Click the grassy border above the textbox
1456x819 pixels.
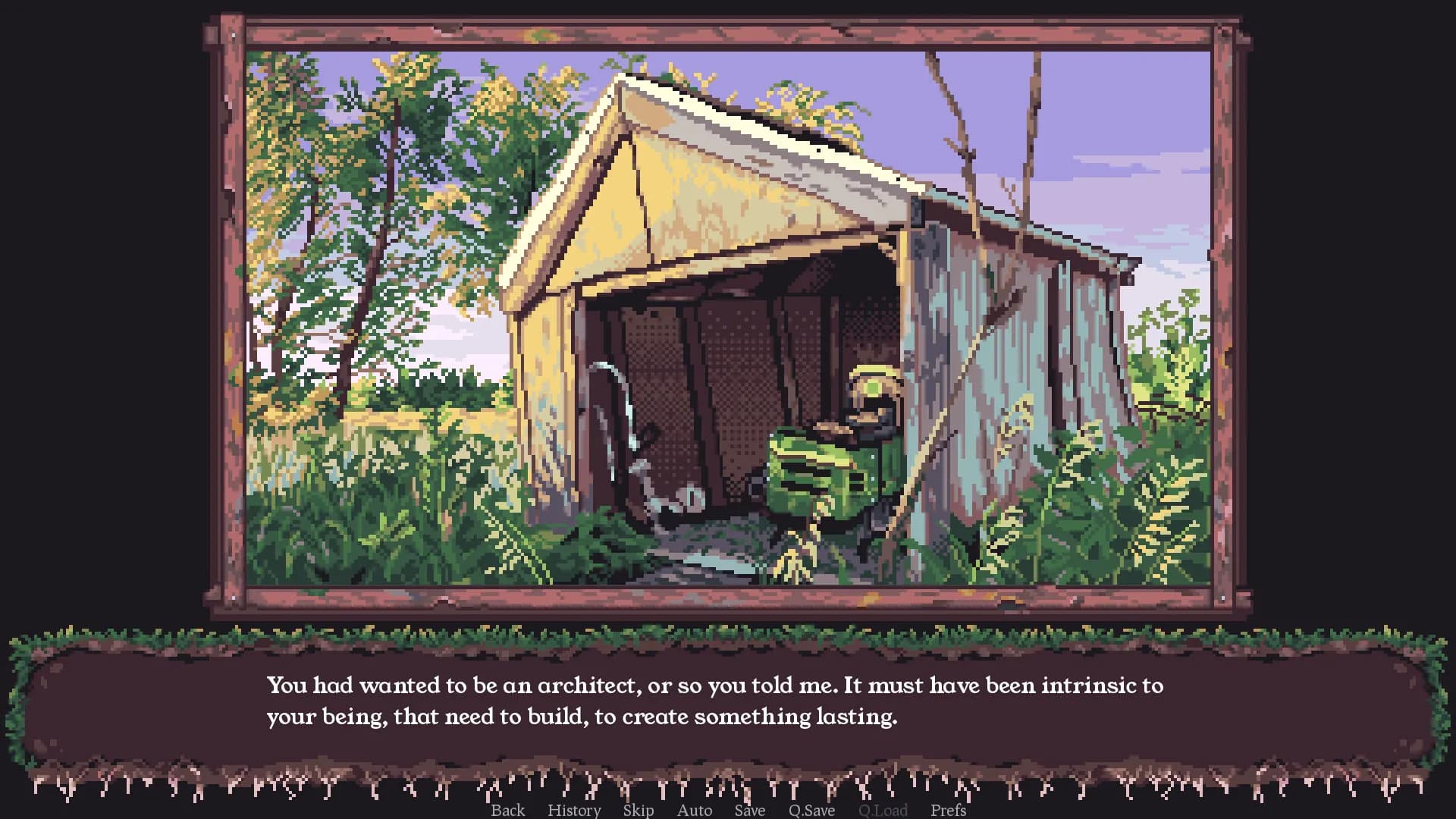pos(728,633)
